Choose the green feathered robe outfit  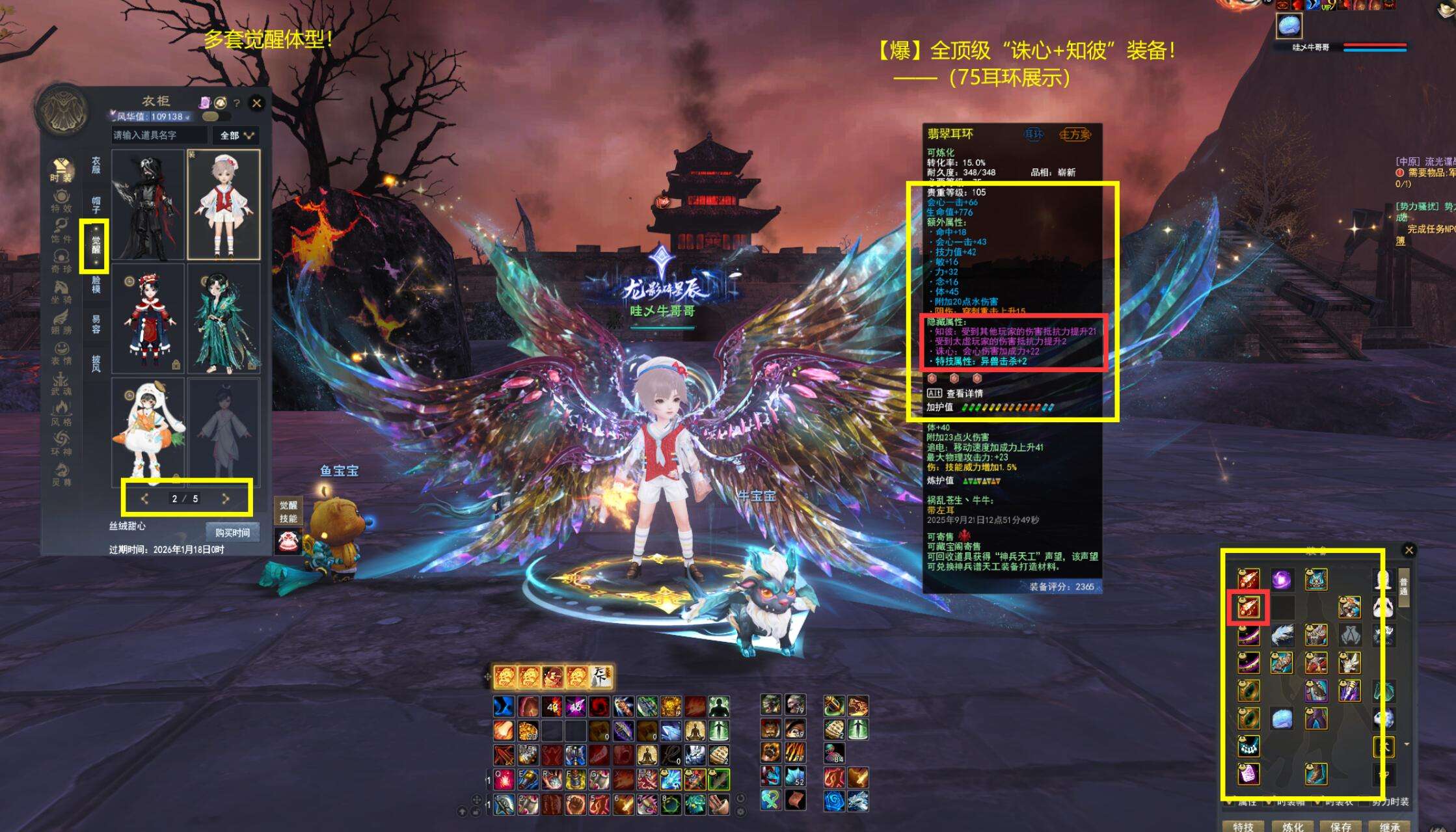224,318
